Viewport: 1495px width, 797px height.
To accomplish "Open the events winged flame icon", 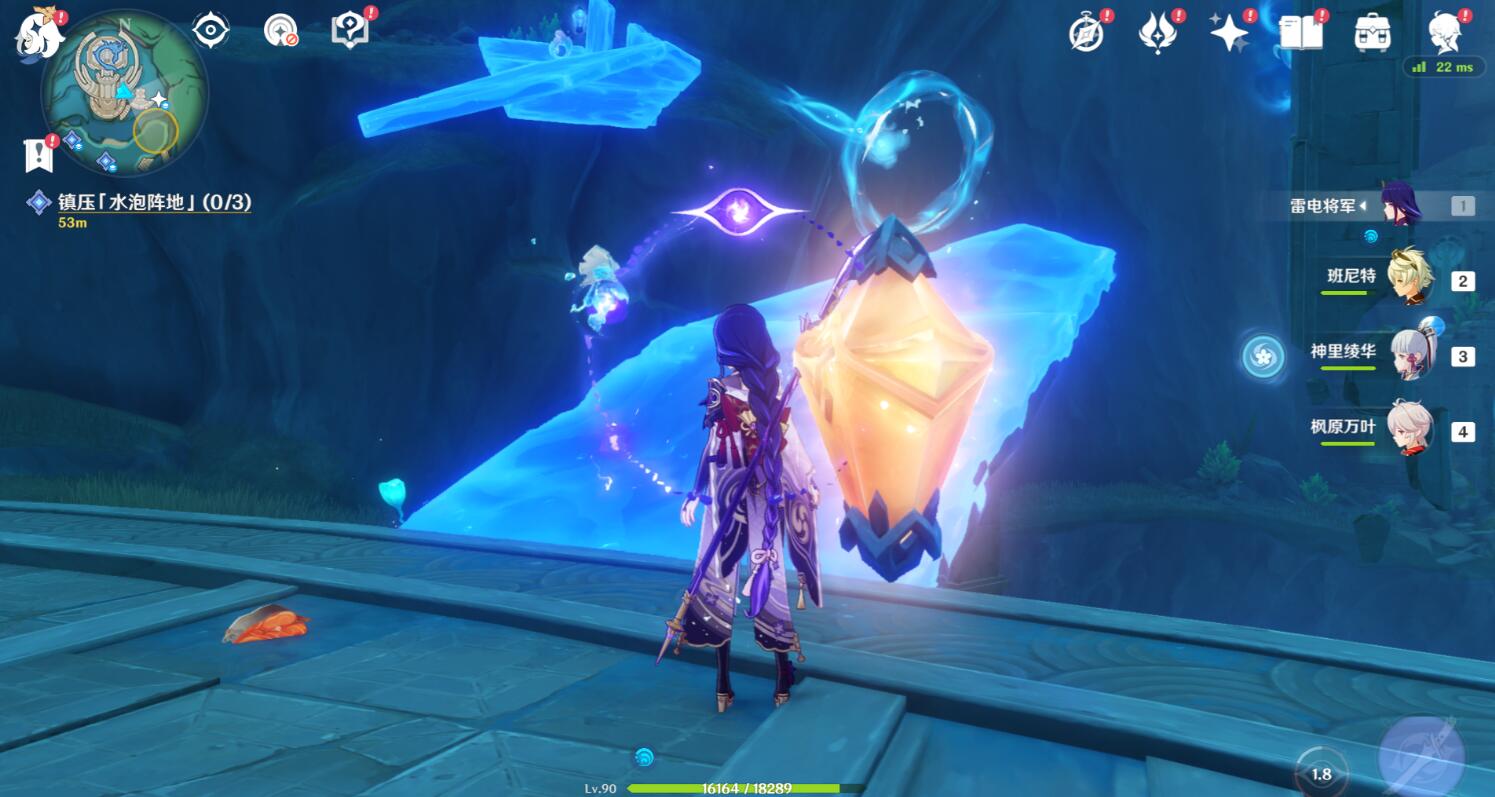I will coord(1157,33).
